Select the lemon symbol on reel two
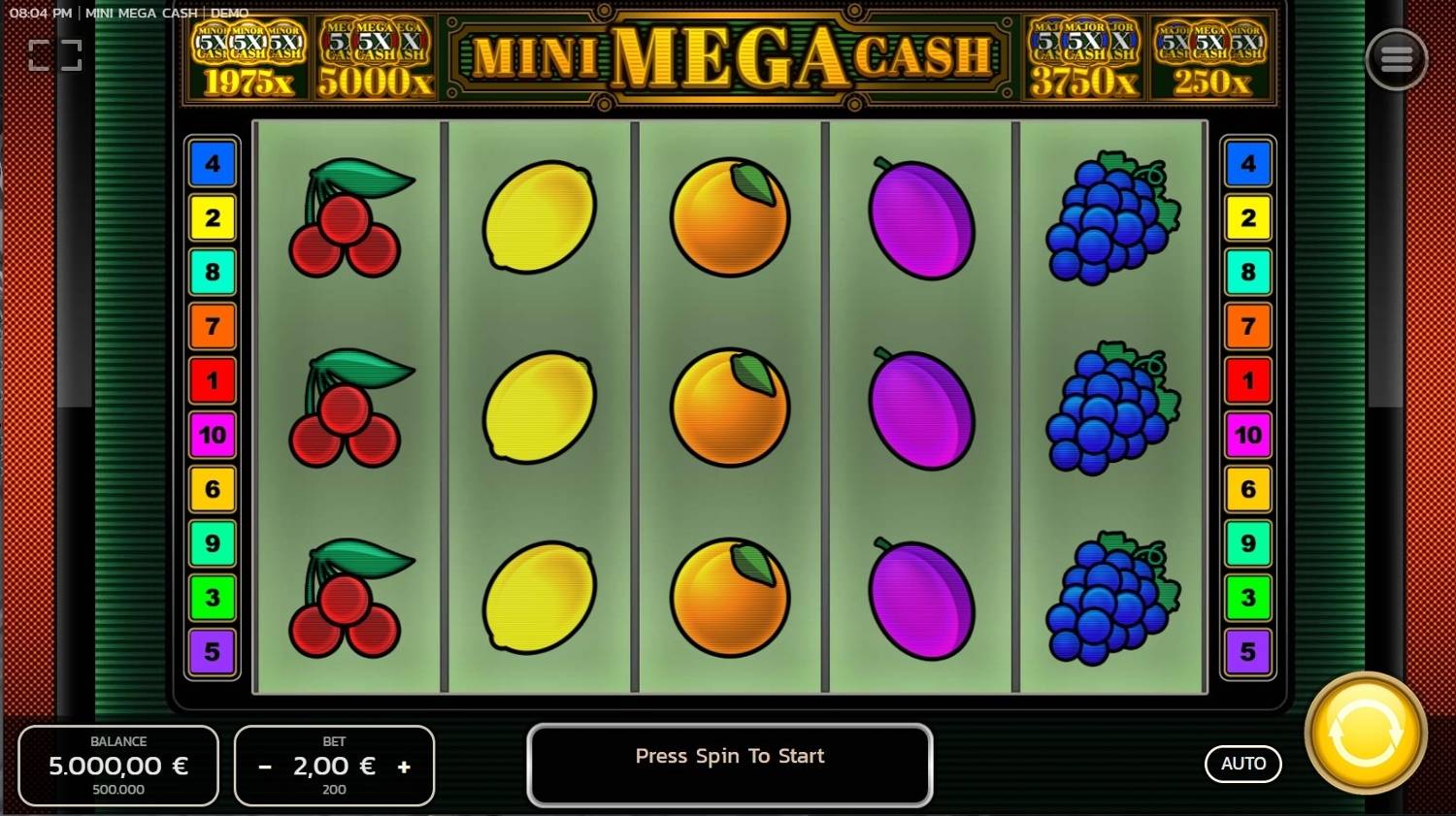The image size is (1456, 816). tap(539, 408)
